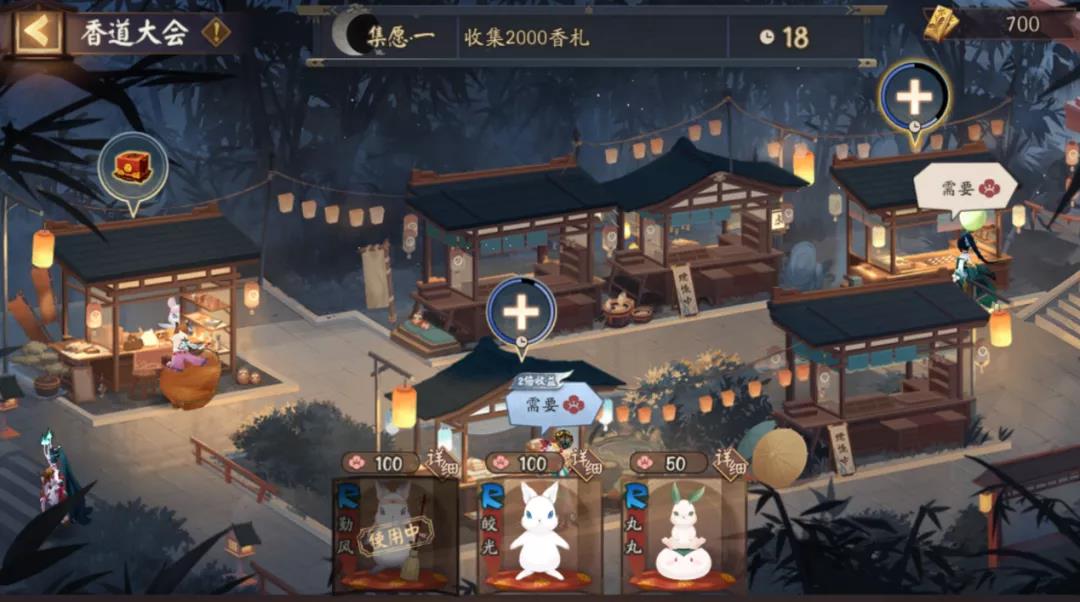Tap the plus bubble over the top-right stall
Screen dimensions: 1080x602
(x=914, y=98)
